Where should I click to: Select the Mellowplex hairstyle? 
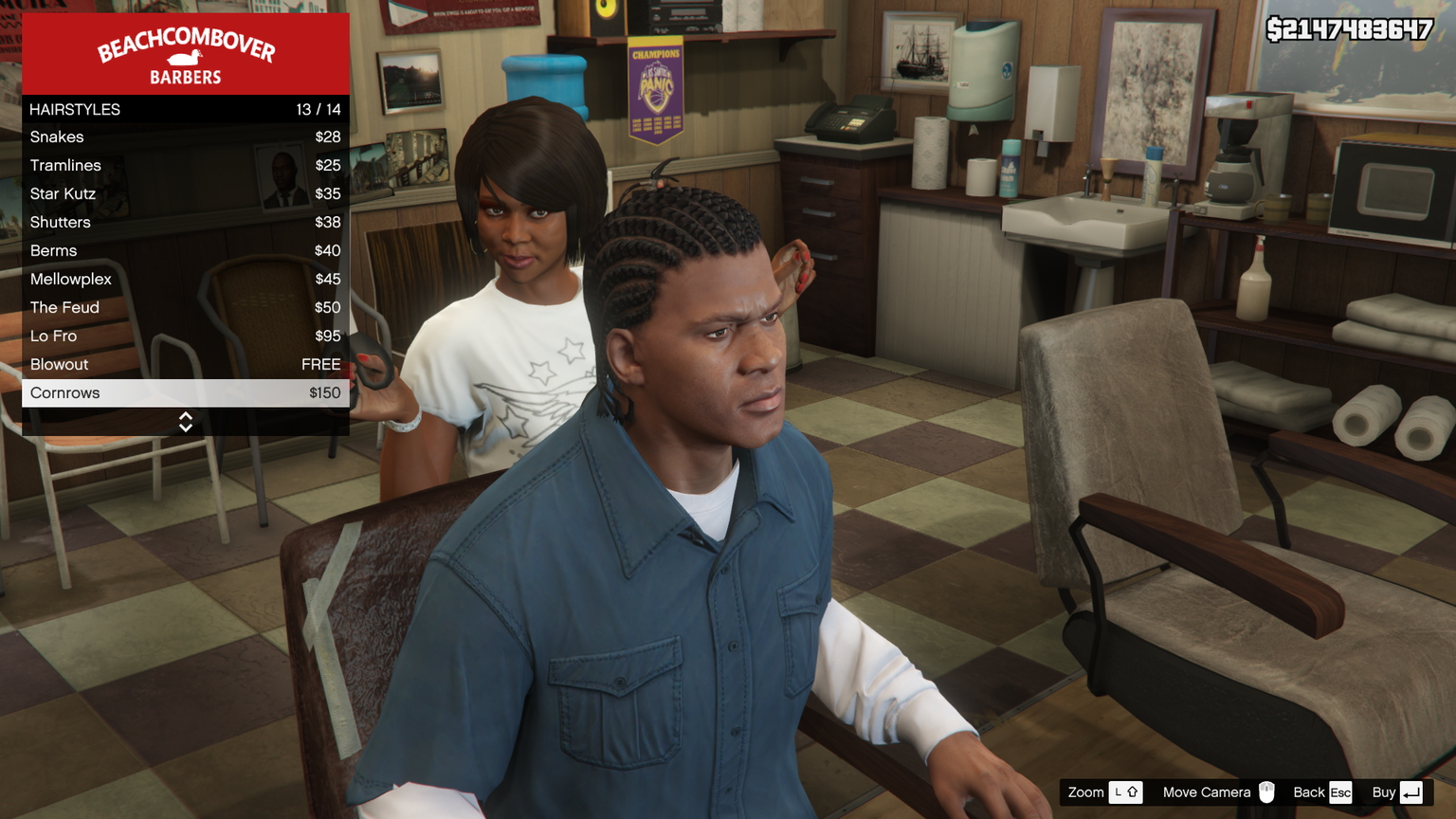click(185, 280)
